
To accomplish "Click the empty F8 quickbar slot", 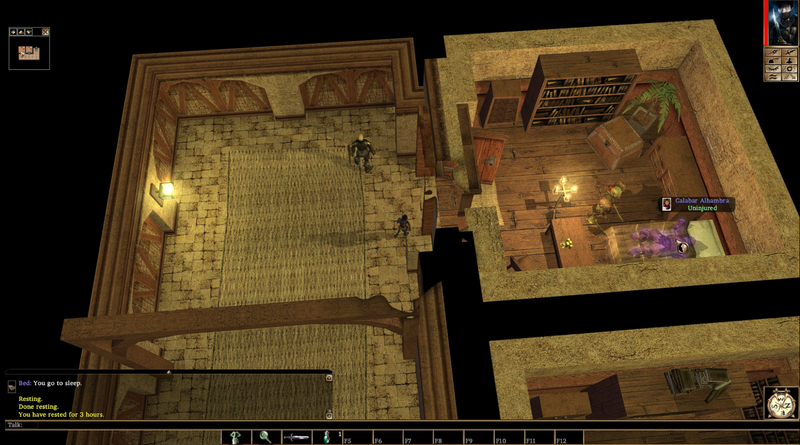I will [x=446, y=437].
